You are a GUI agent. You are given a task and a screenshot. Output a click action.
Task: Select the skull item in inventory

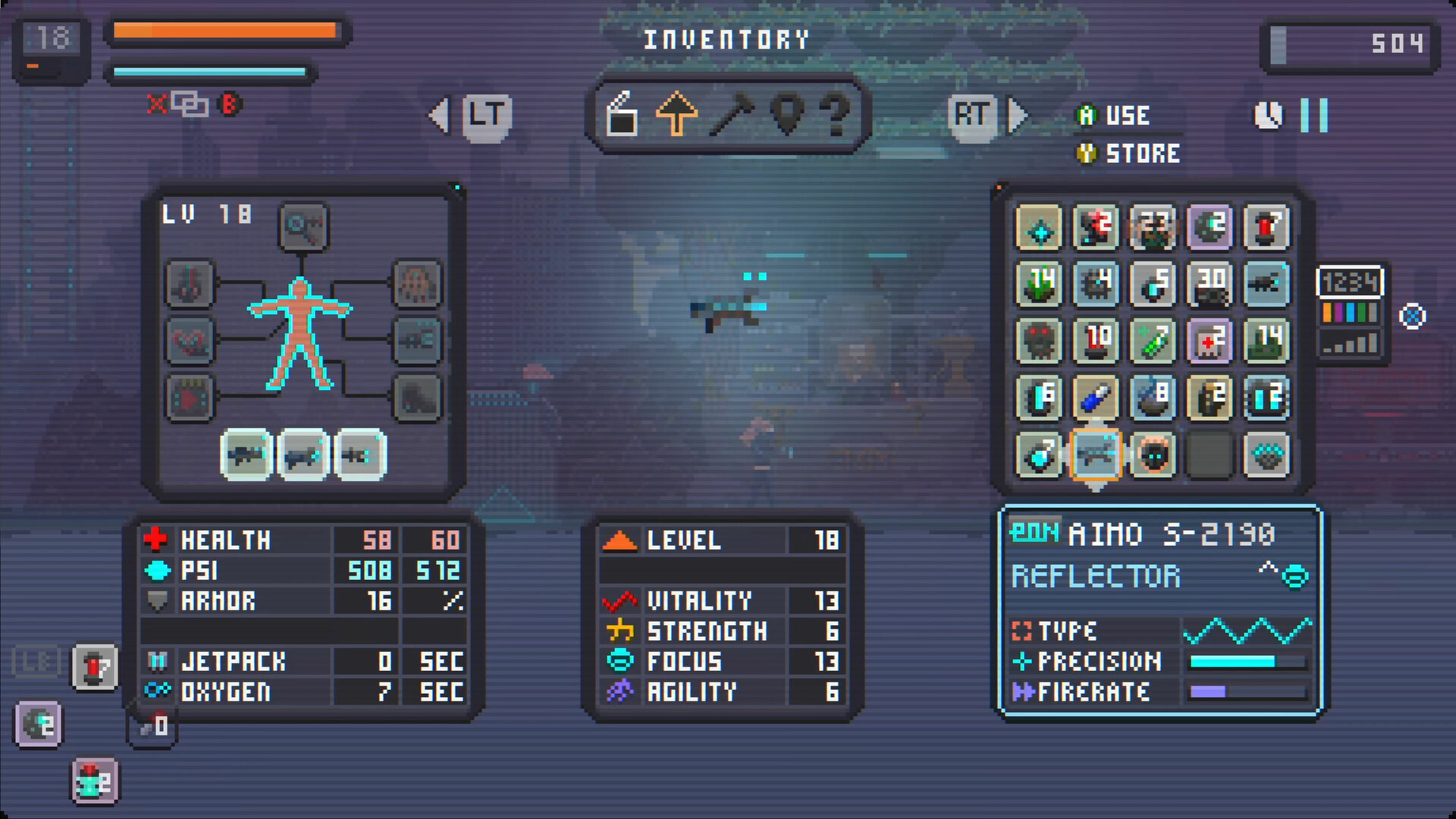click(x=1039, y=341)
